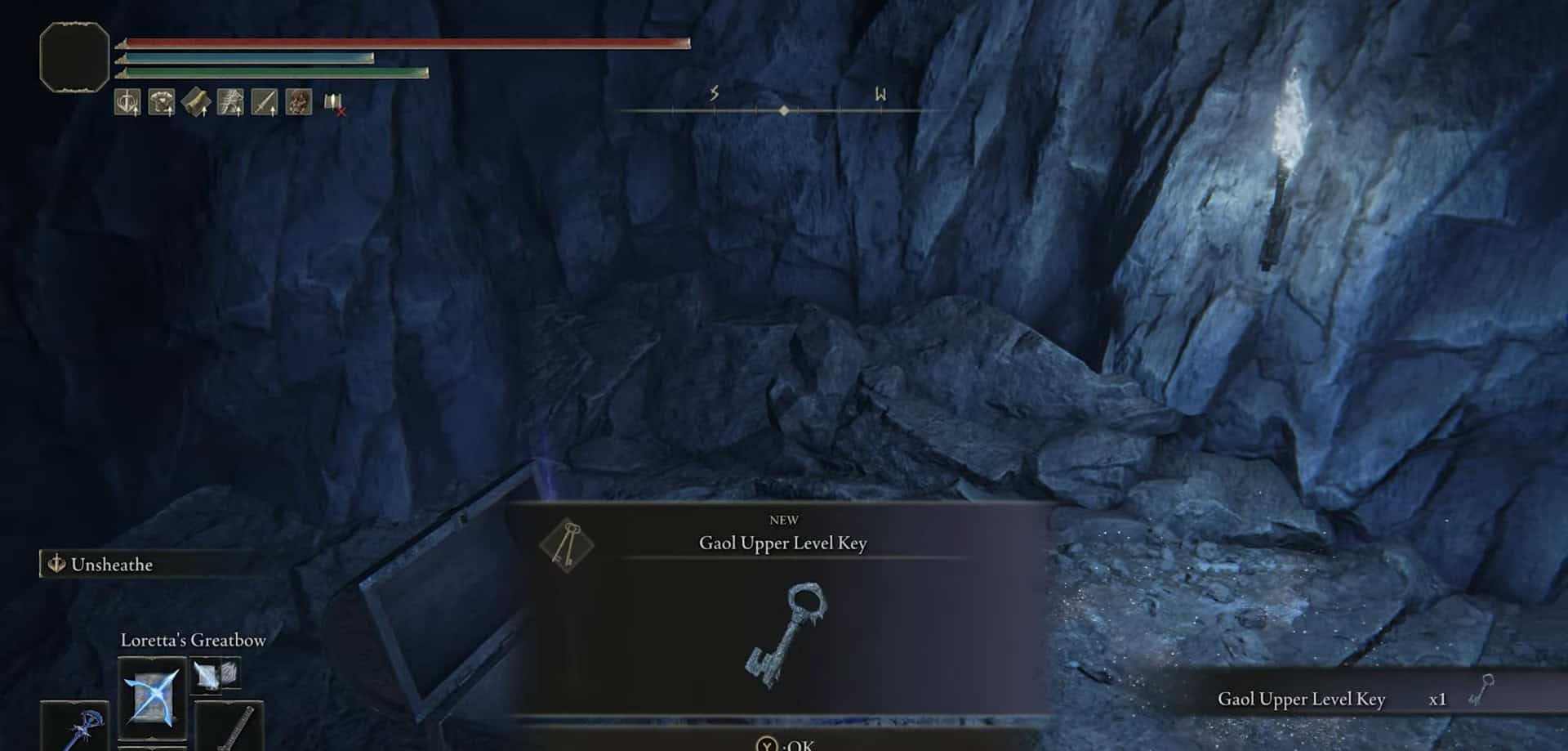Click the sword attack buff icon
1568x751 pixels.
coord(264,102)
